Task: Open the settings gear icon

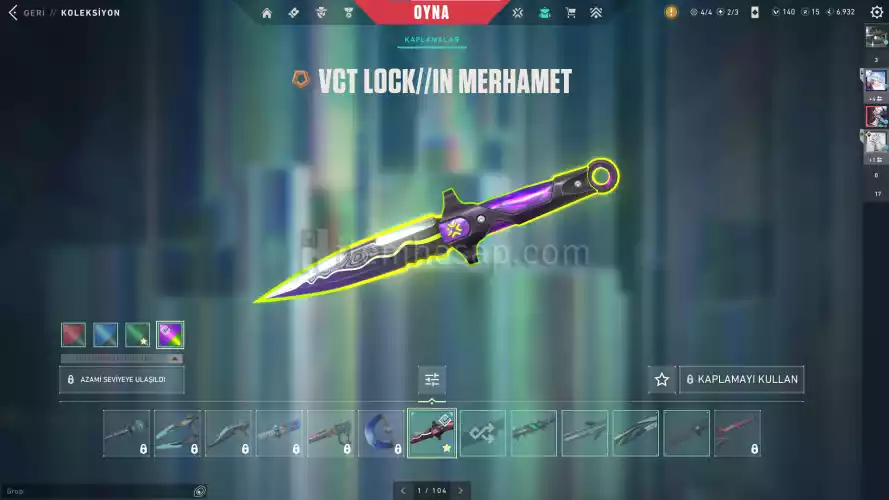Action: (877, 13)
